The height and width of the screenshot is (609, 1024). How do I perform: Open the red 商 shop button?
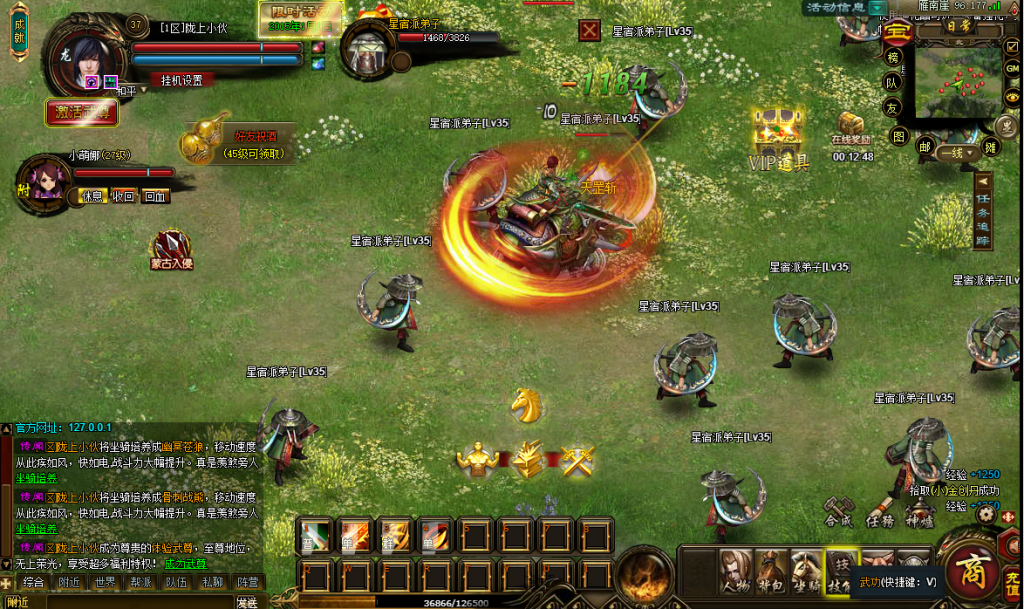[x=969, y=571]
